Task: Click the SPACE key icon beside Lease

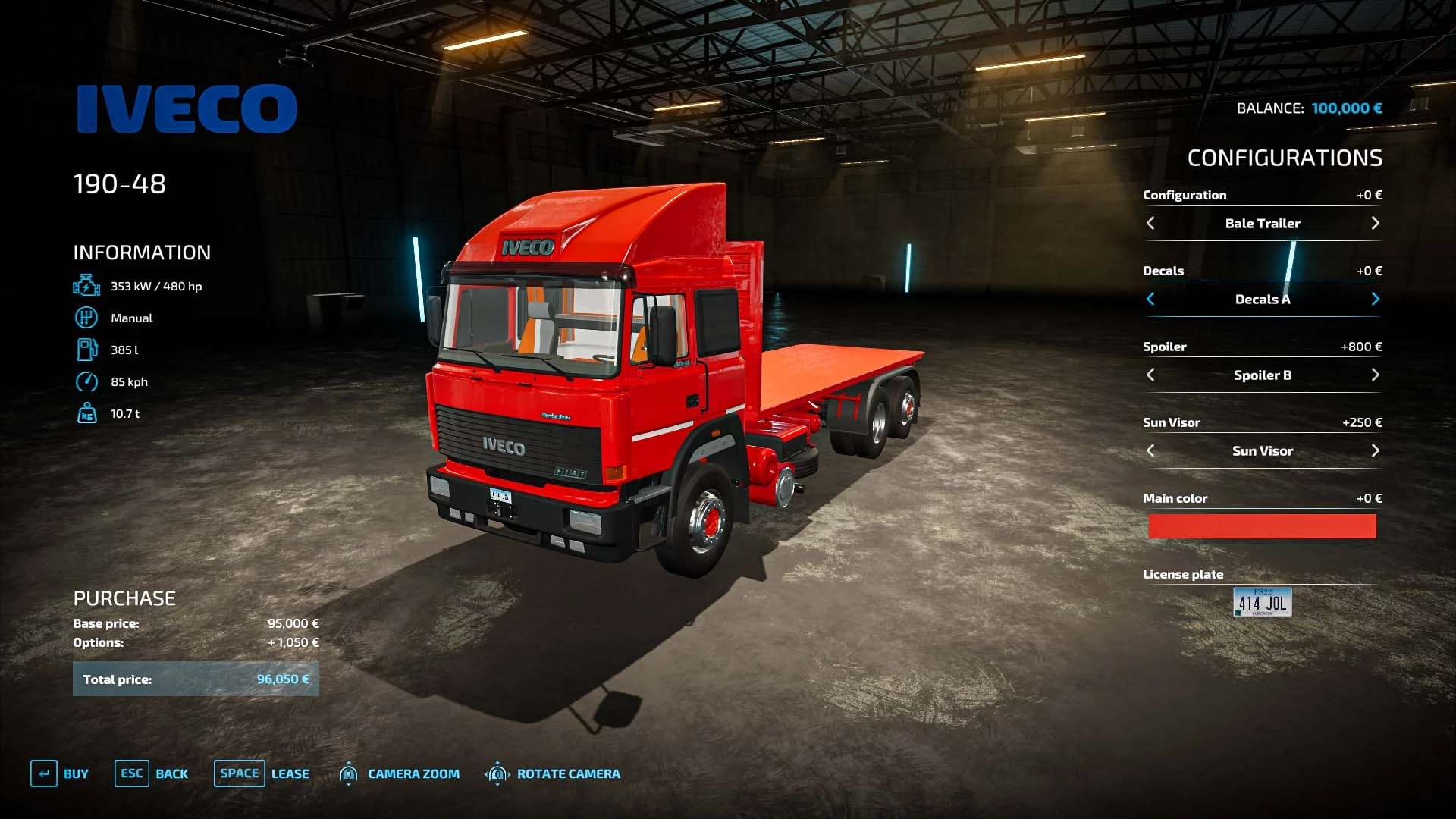Action: [x=239, y=773]
